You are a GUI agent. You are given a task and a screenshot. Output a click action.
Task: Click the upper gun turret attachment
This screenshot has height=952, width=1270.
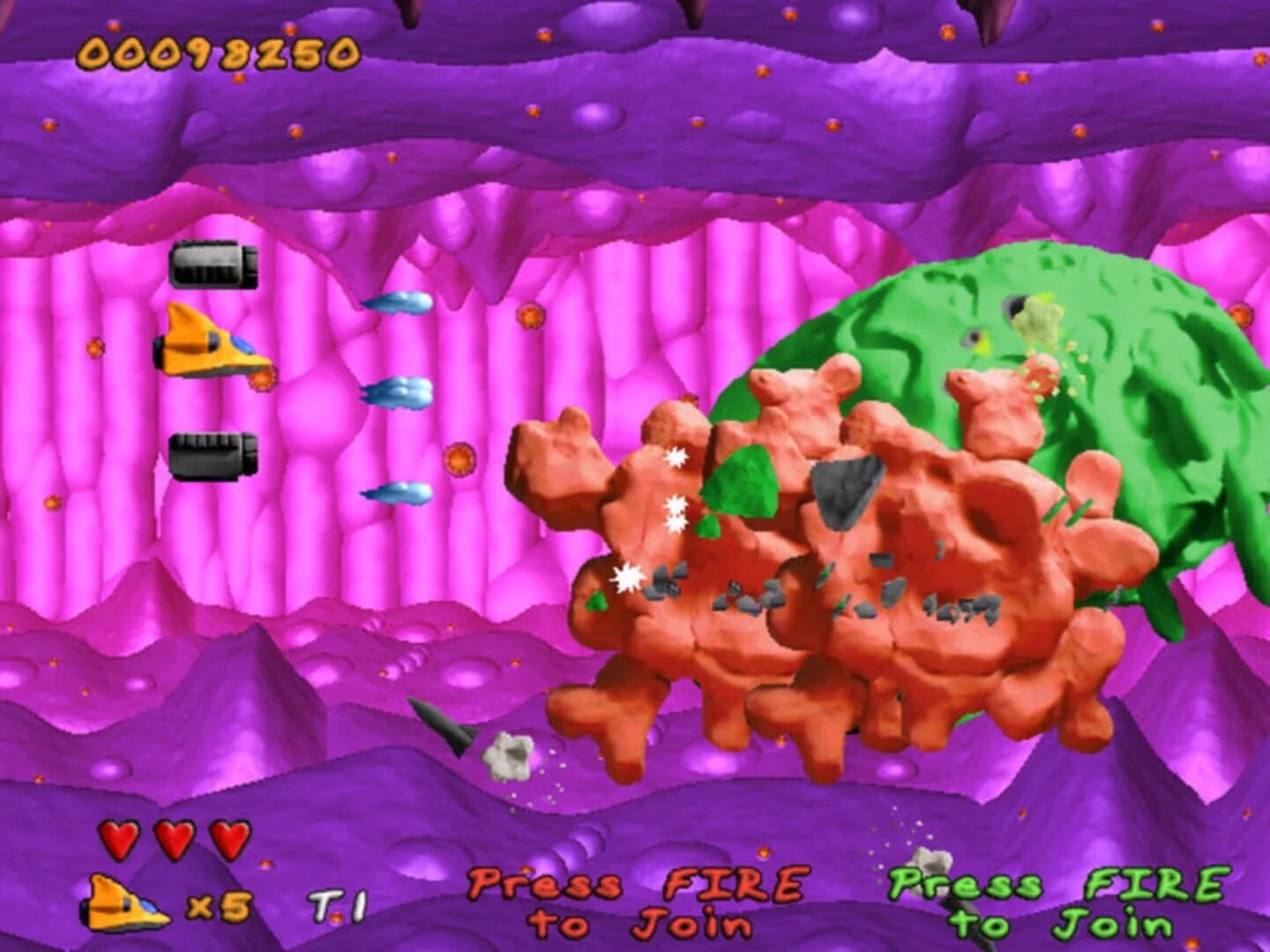coord(214,264)
